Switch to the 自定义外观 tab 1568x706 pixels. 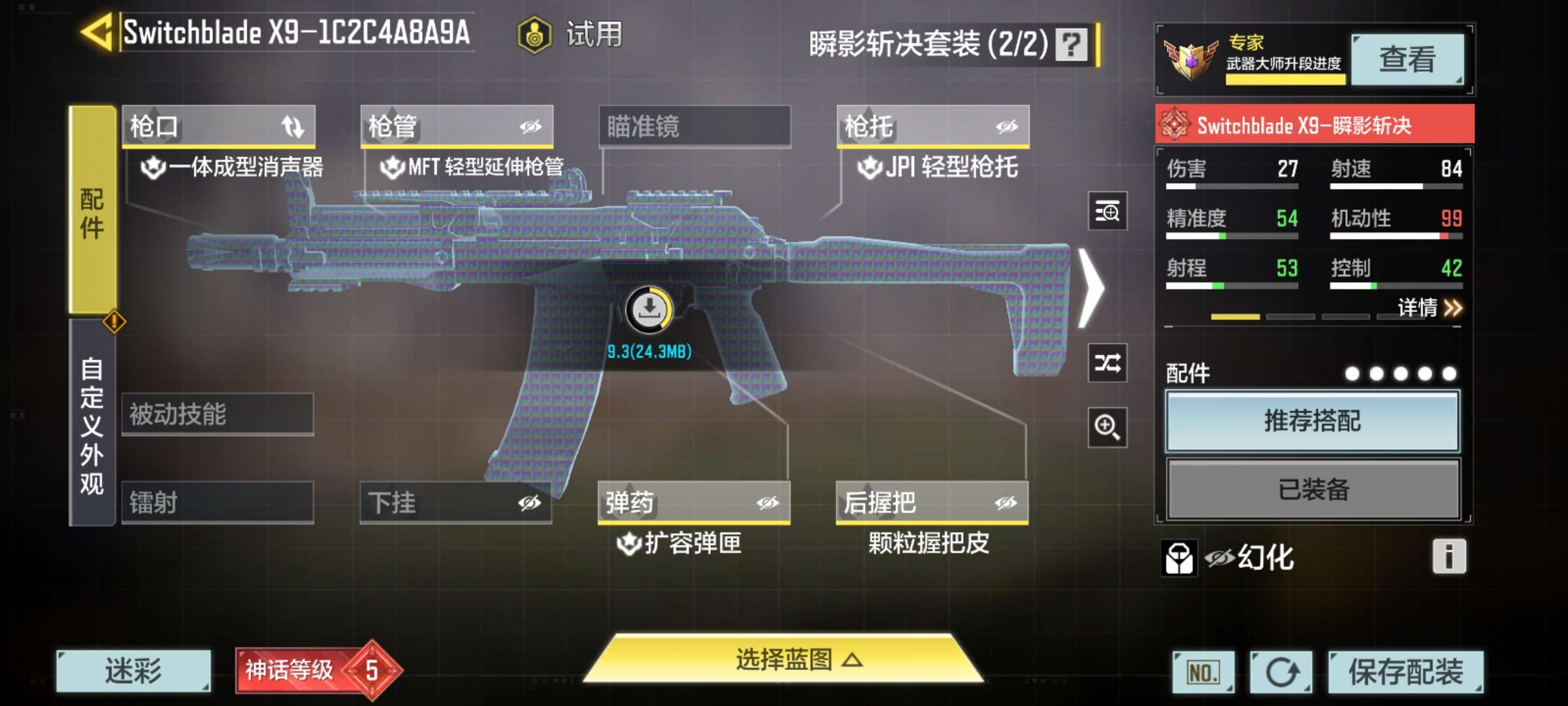(92, 424)
